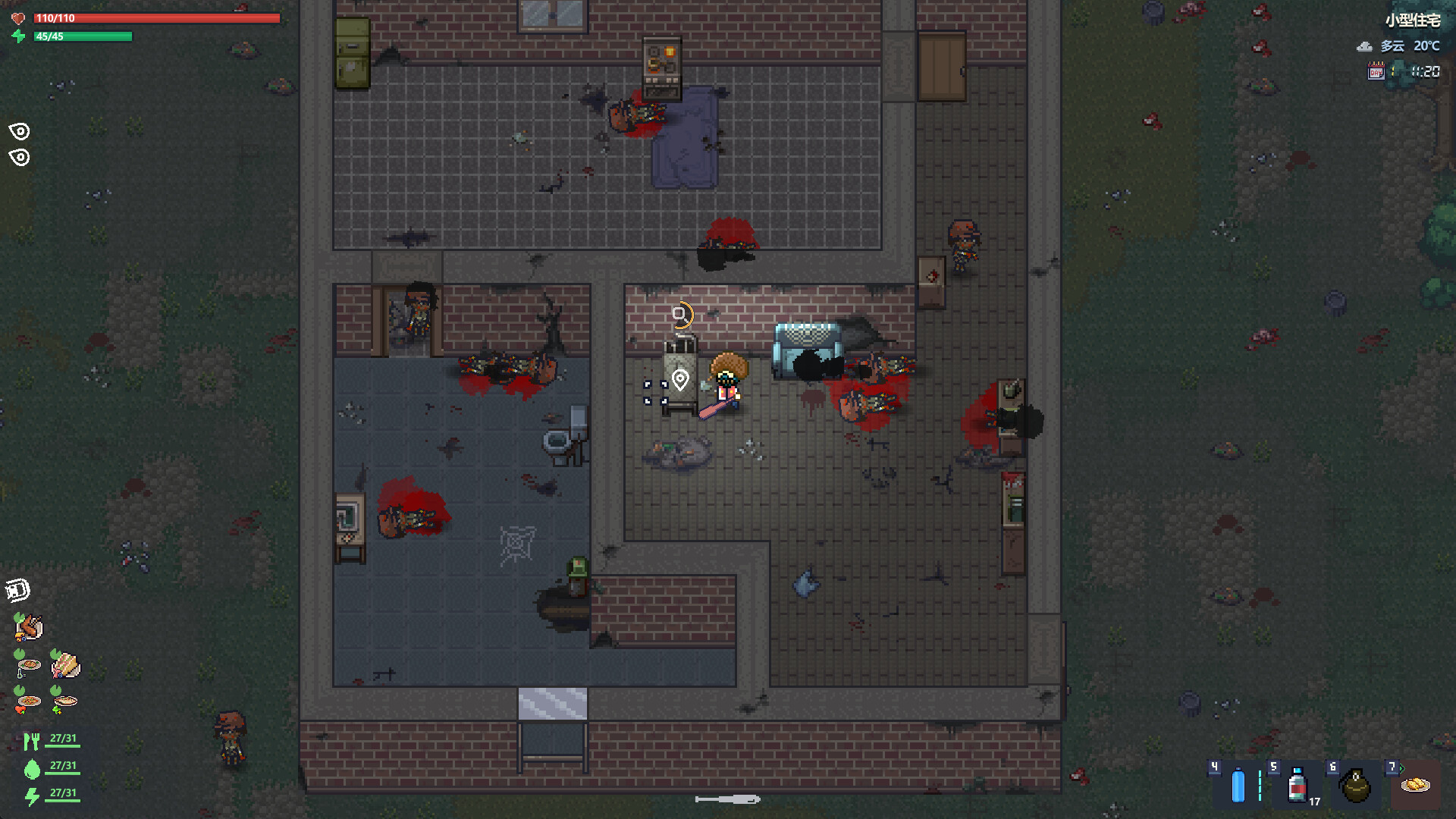
Task: Click the 11:20 clock display
Action: pyautogui.click(x=1425, y=72)
